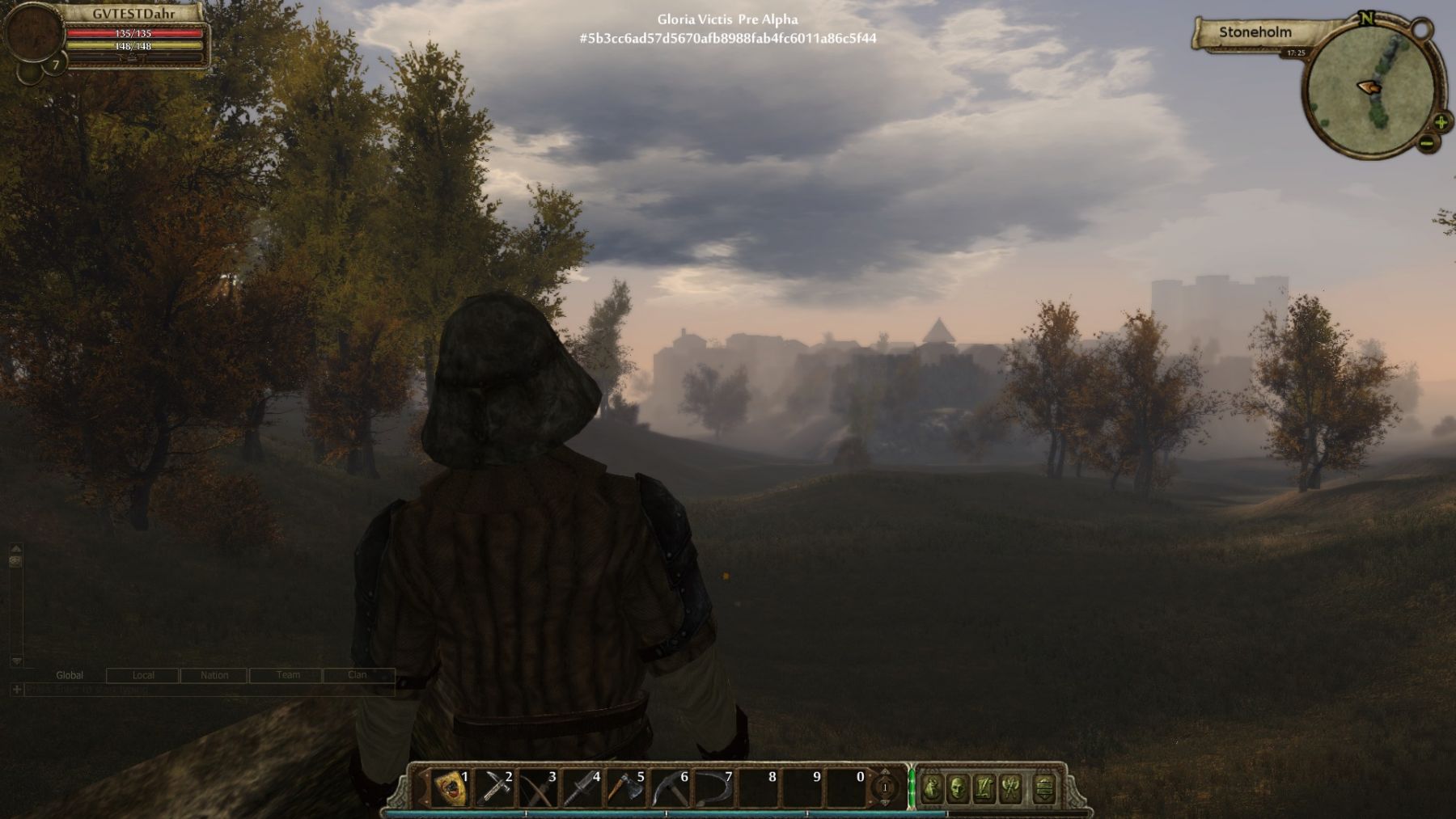Open the green face character menu icon
This screenshot has height=819, width=1456.
[958, 787]
